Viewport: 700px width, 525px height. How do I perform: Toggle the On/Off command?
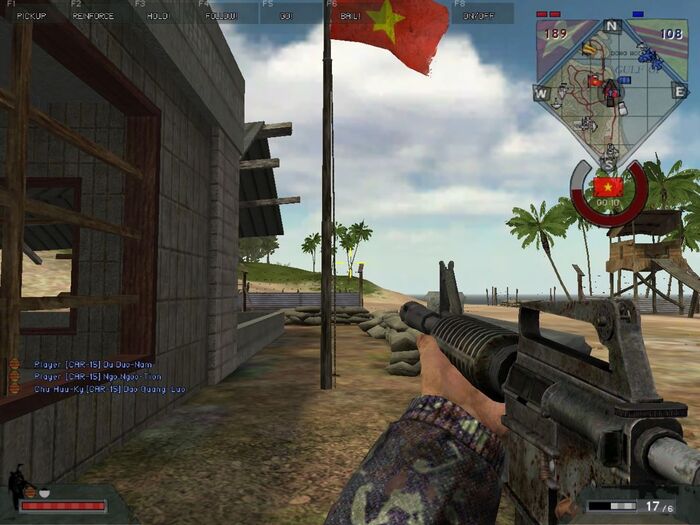pos(477,15)
